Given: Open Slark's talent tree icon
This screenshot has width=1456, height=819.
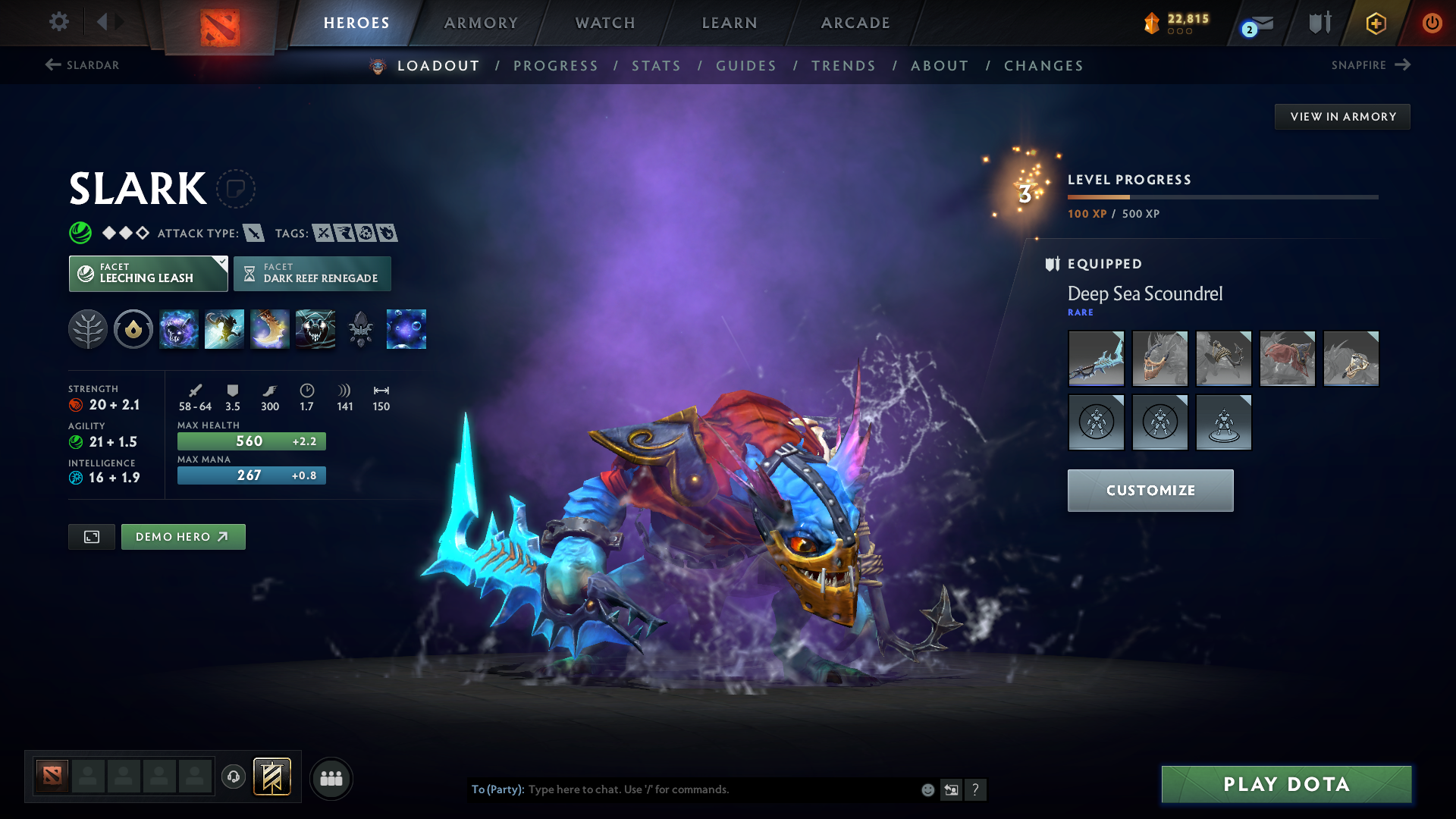Looking at the screenshot, I should click(87, 329).
